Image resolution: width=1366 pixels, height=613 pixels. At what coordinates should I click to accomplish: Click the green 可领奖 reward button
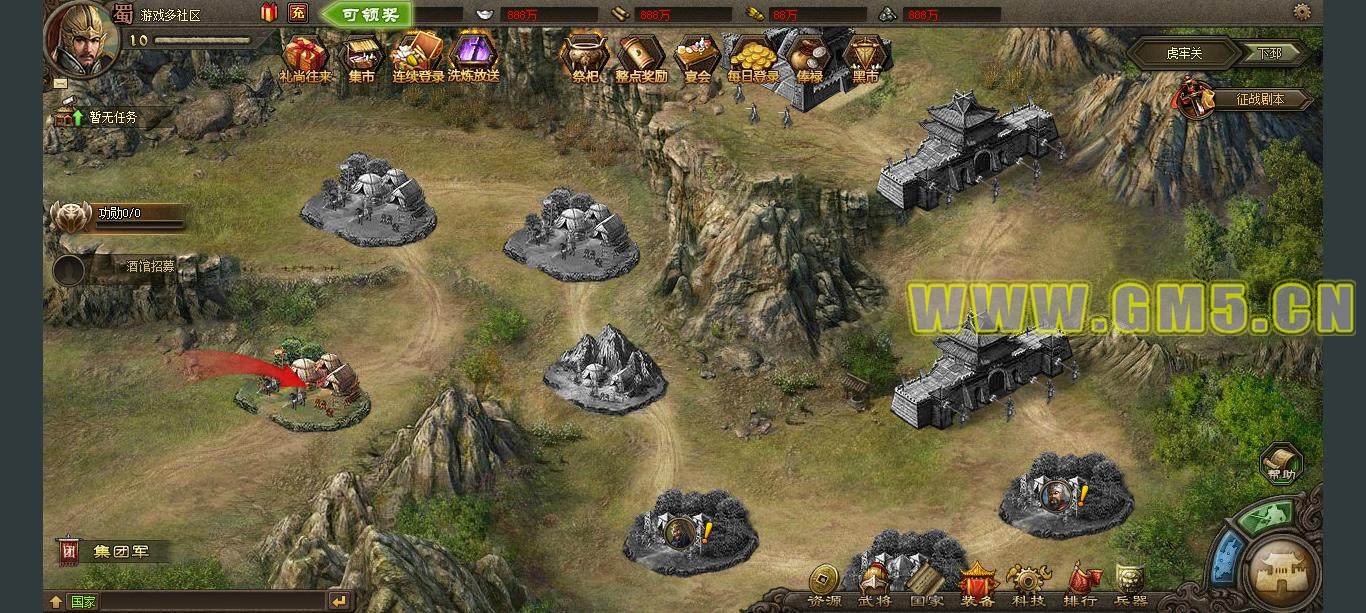367,14
